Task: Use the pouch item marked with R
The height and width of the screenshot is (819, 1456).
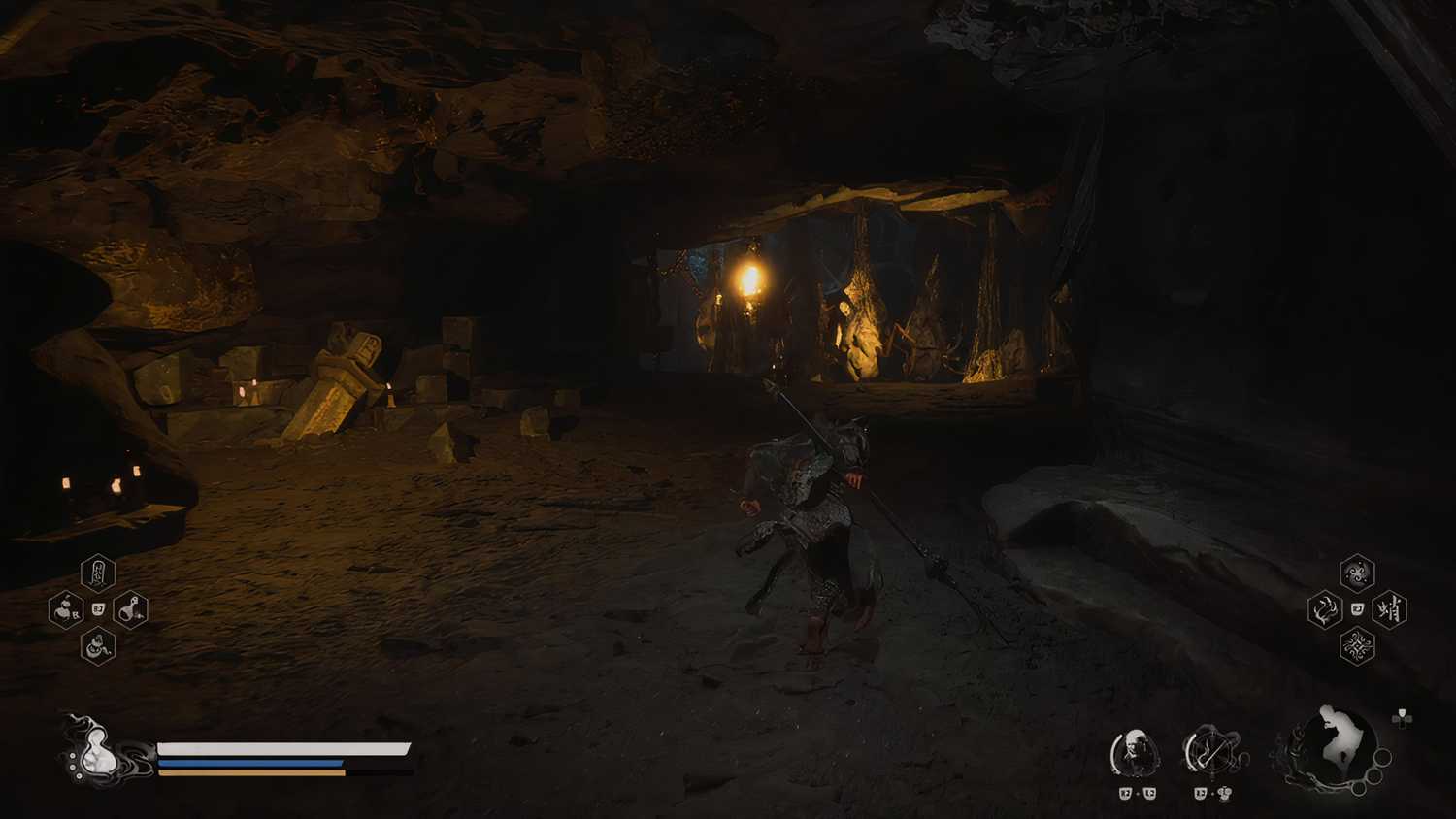Action: [66, 610]
